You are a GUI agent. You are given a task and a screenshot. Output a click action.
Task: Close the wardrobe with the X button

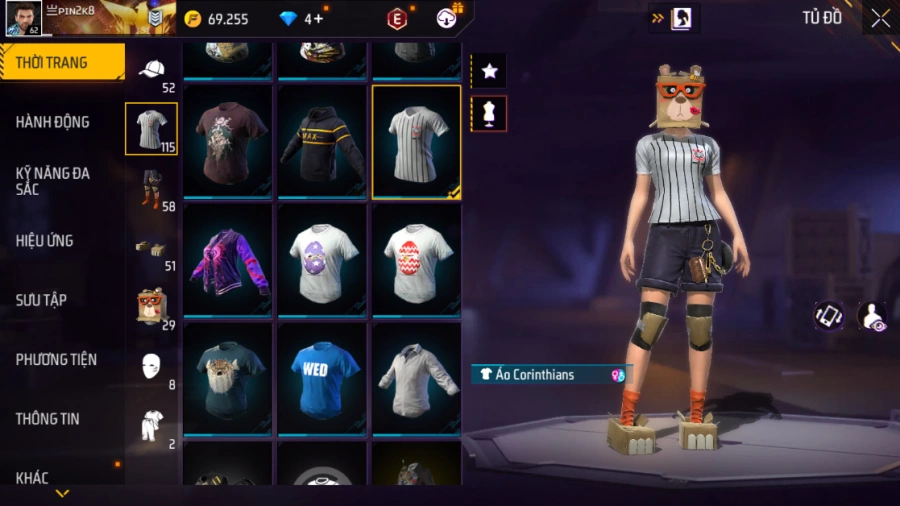pyautogui.click(x=879, y=18)
